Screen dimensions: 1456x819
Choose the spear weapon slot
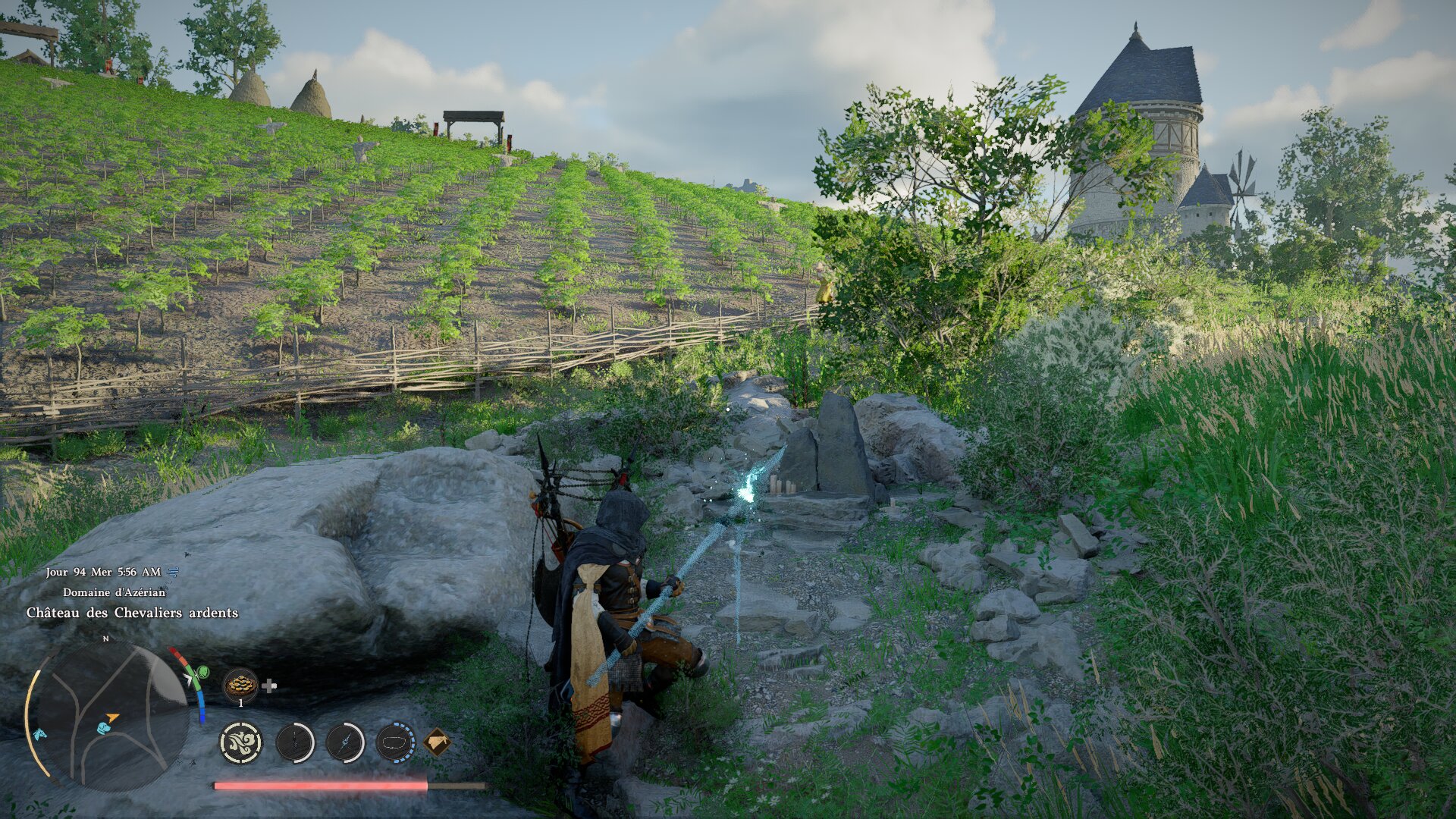point(345,742)
